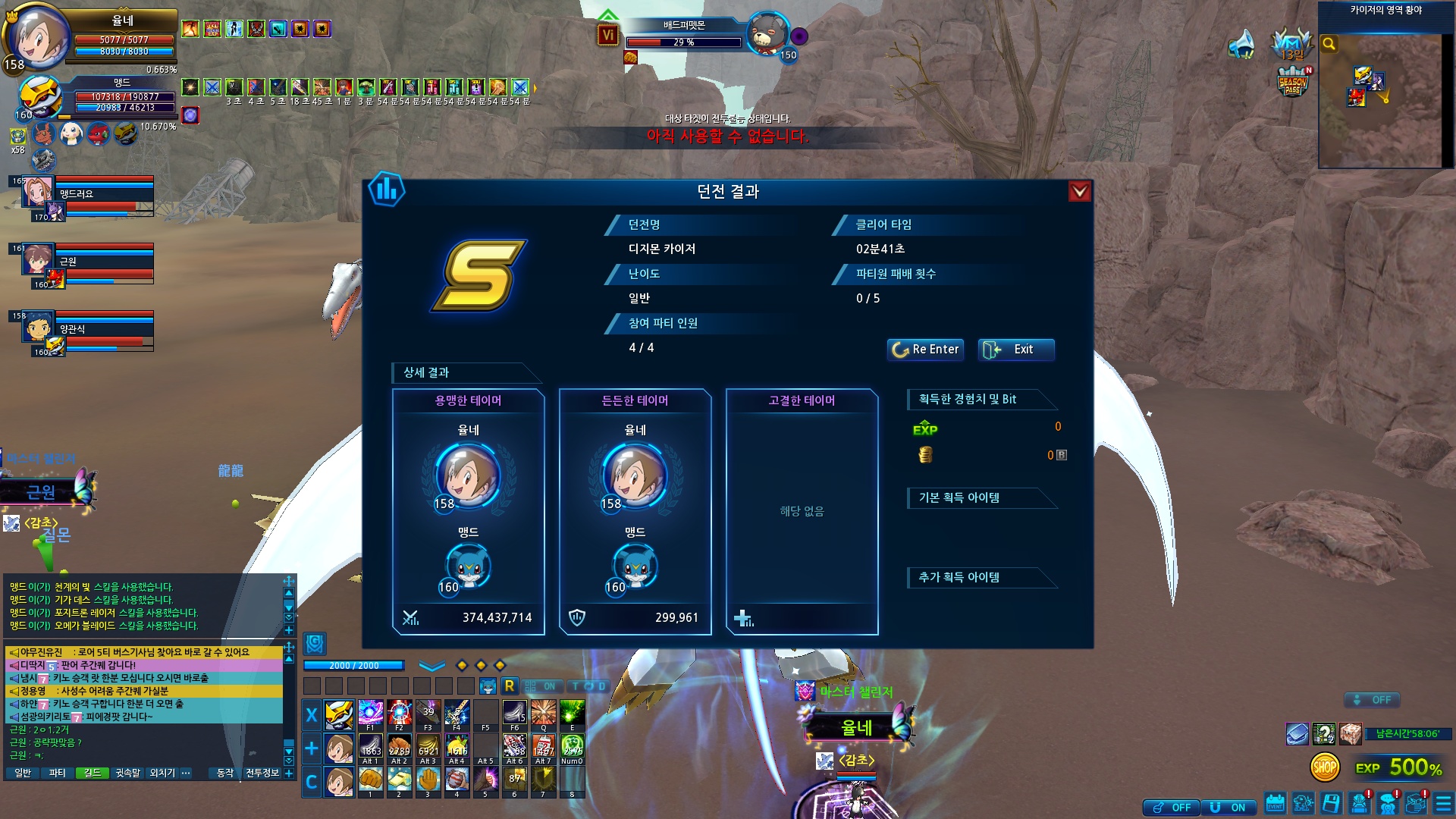Image resolution: width=1456 pixels, height=819 pixels.
Task: Re-enter the dungeon with Re Enter
Action: tap(926, 350)
